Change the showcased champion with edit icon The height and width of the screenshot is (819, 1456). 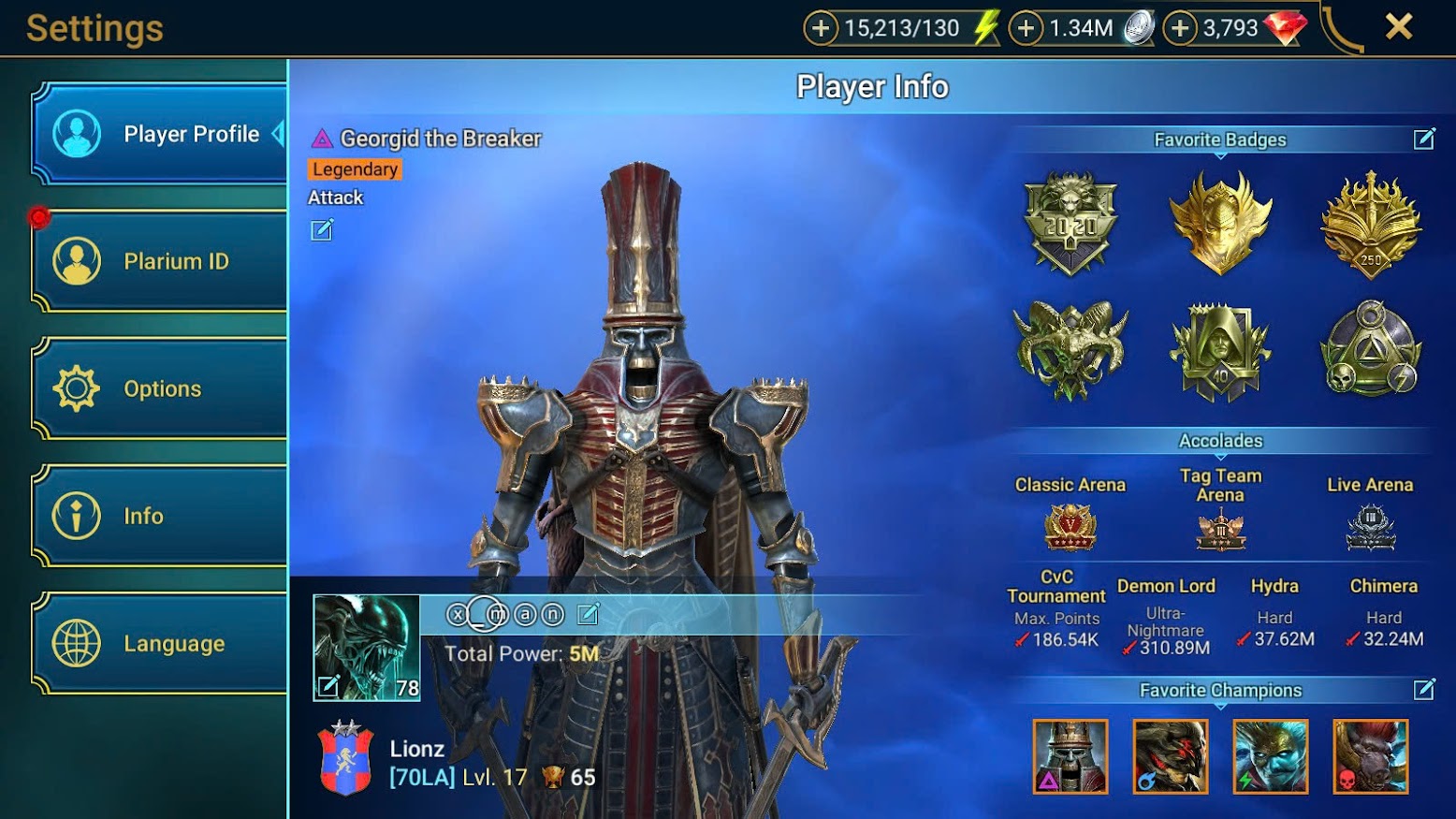tap(321, 230)
